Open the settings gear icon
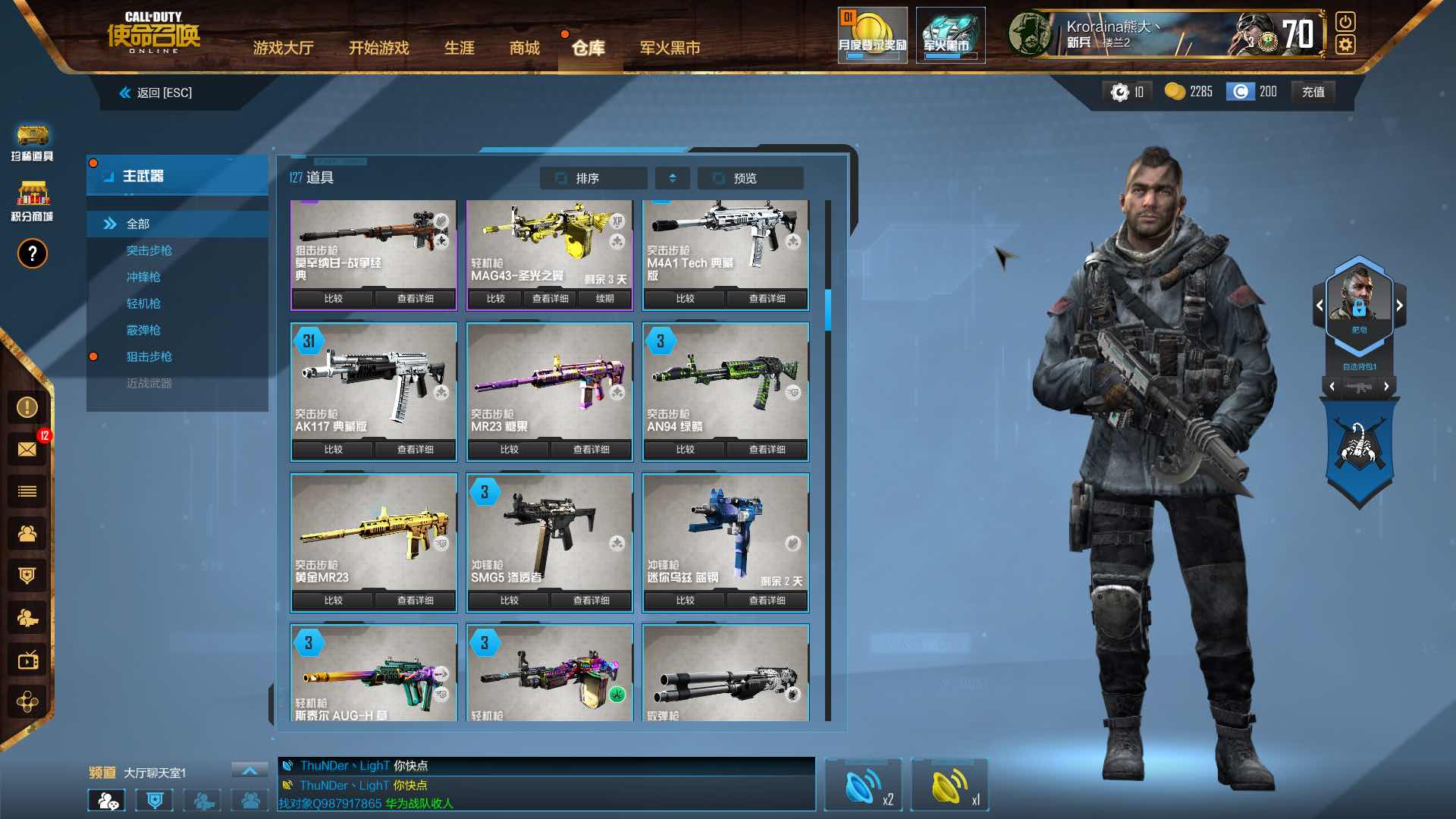Viewport: 1456px width, 819px height. [1345, 45]
